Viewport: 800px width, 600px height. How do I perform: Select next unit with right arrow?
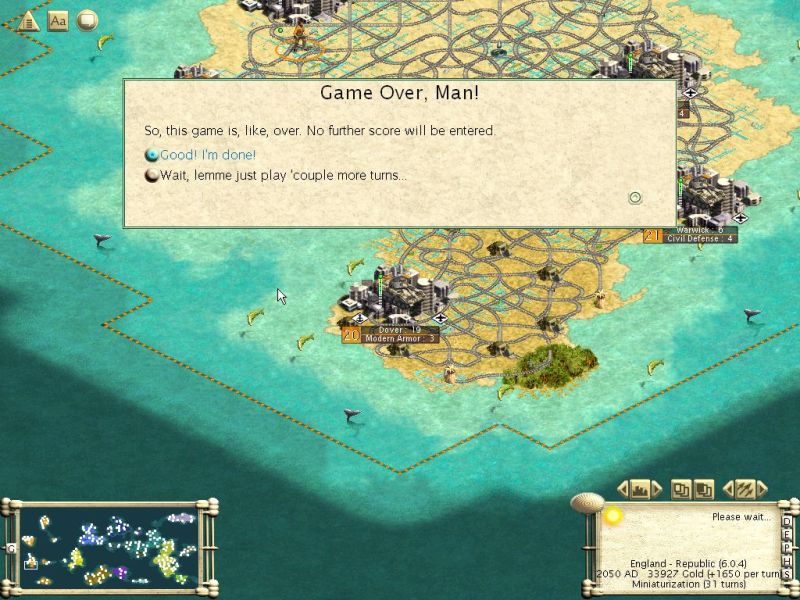click(763, 489)
